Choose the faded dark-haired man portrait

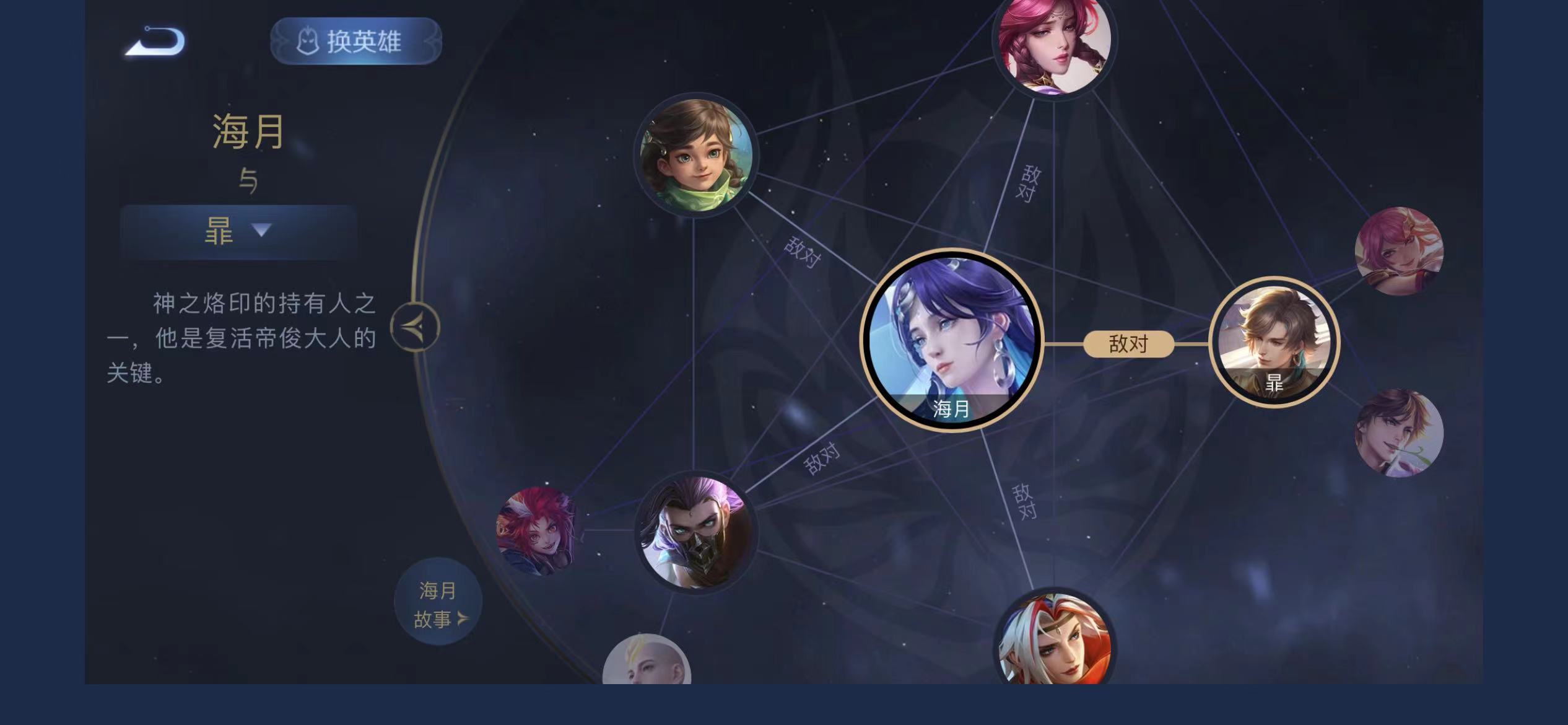1398,433
